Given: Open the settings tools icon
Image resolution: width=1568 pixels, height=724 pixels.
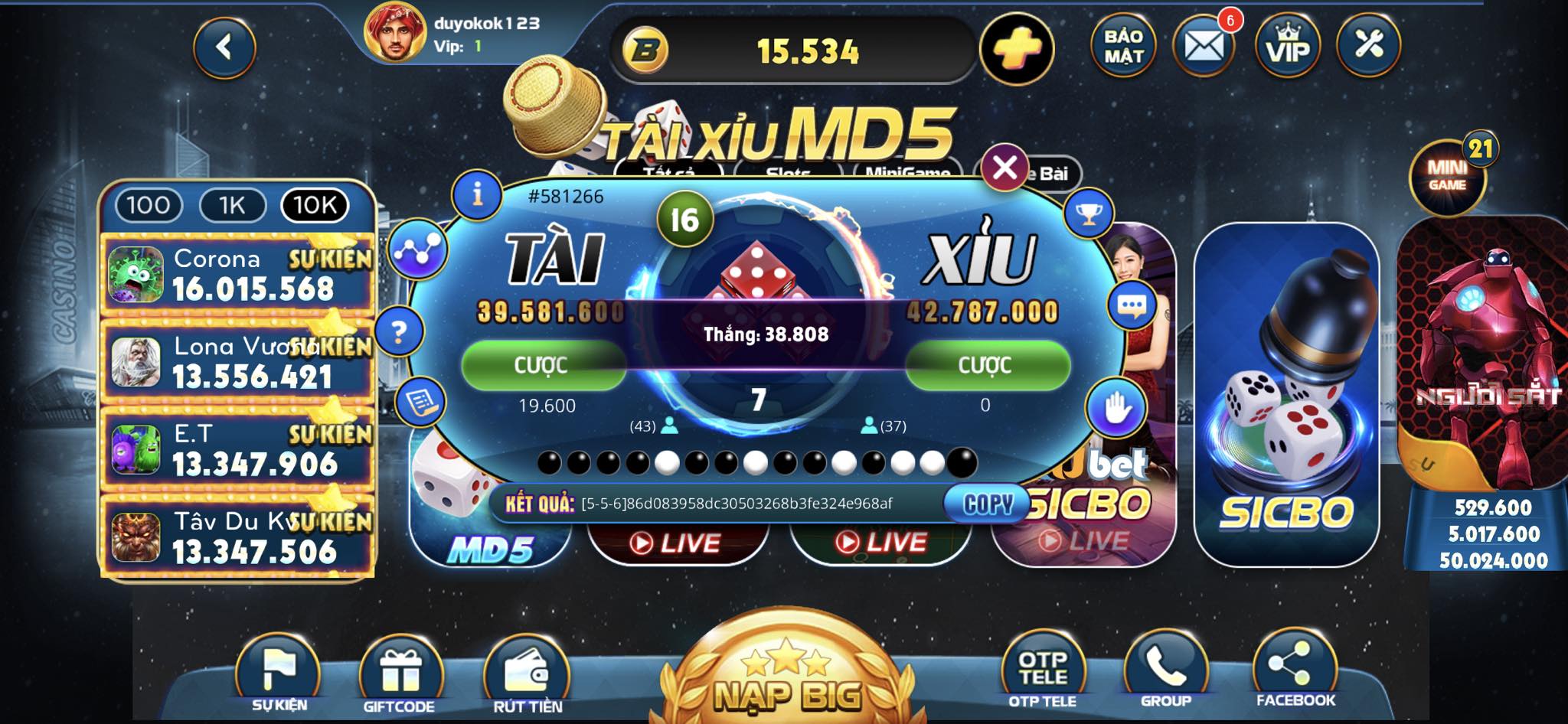Looking at the screenshot, I should coord(1369,45).
